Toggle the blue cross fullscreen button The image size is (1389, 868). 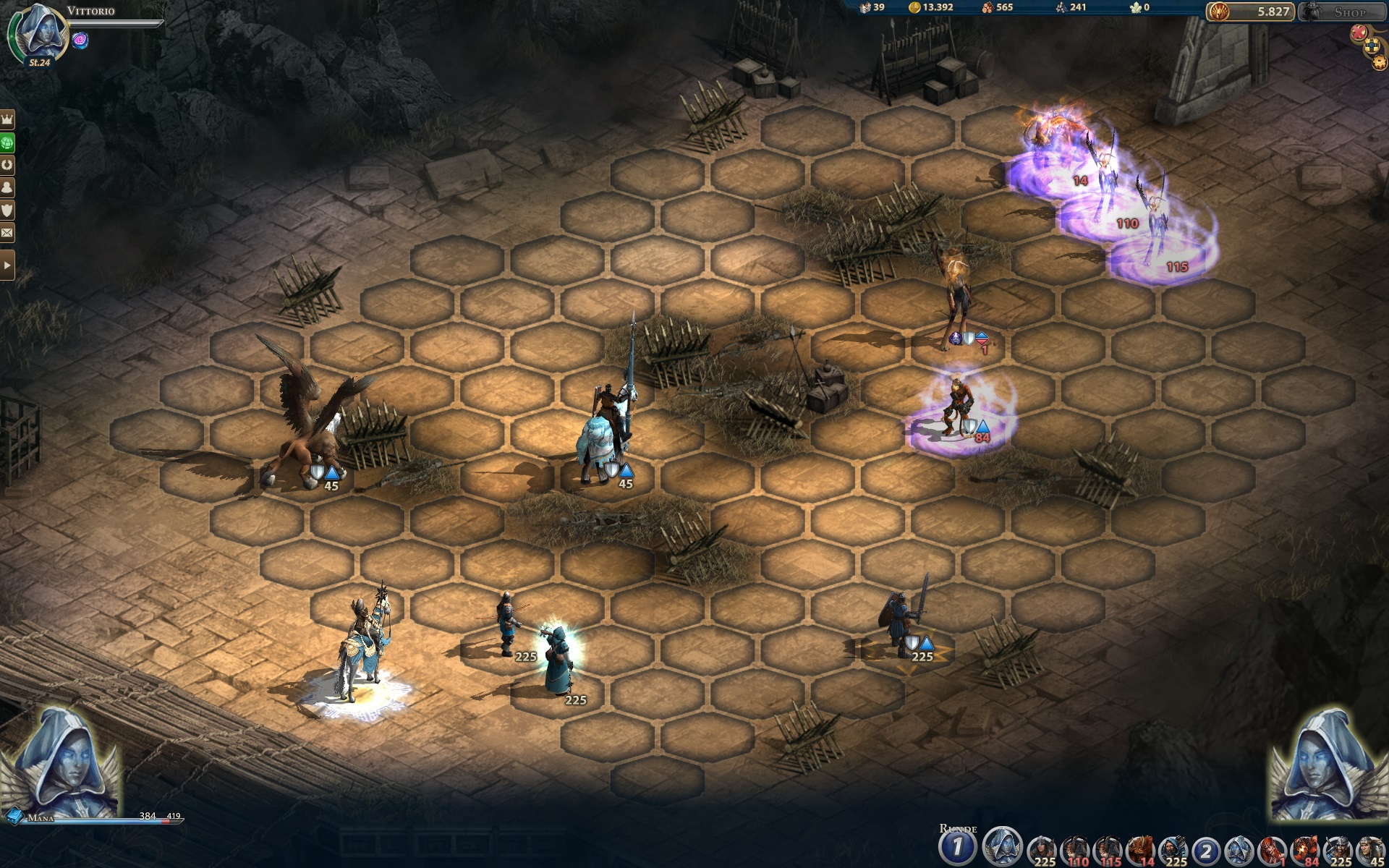(x=1372, y=47)
